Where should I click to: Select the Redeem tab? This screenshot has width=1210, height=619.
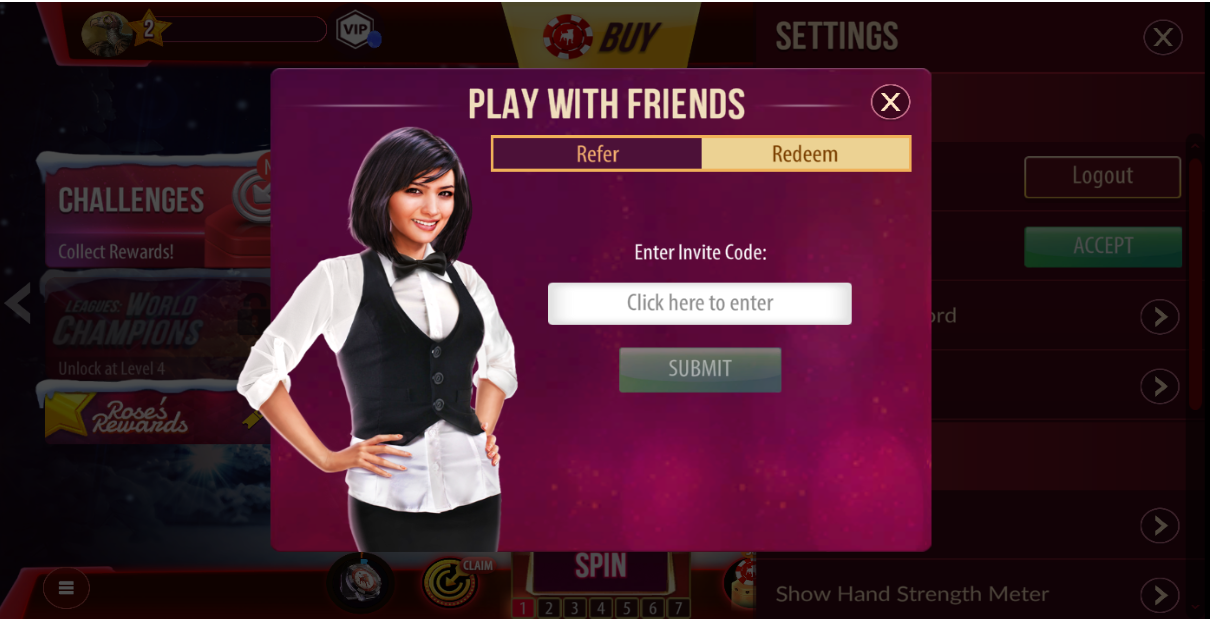(x=805, y=154)
